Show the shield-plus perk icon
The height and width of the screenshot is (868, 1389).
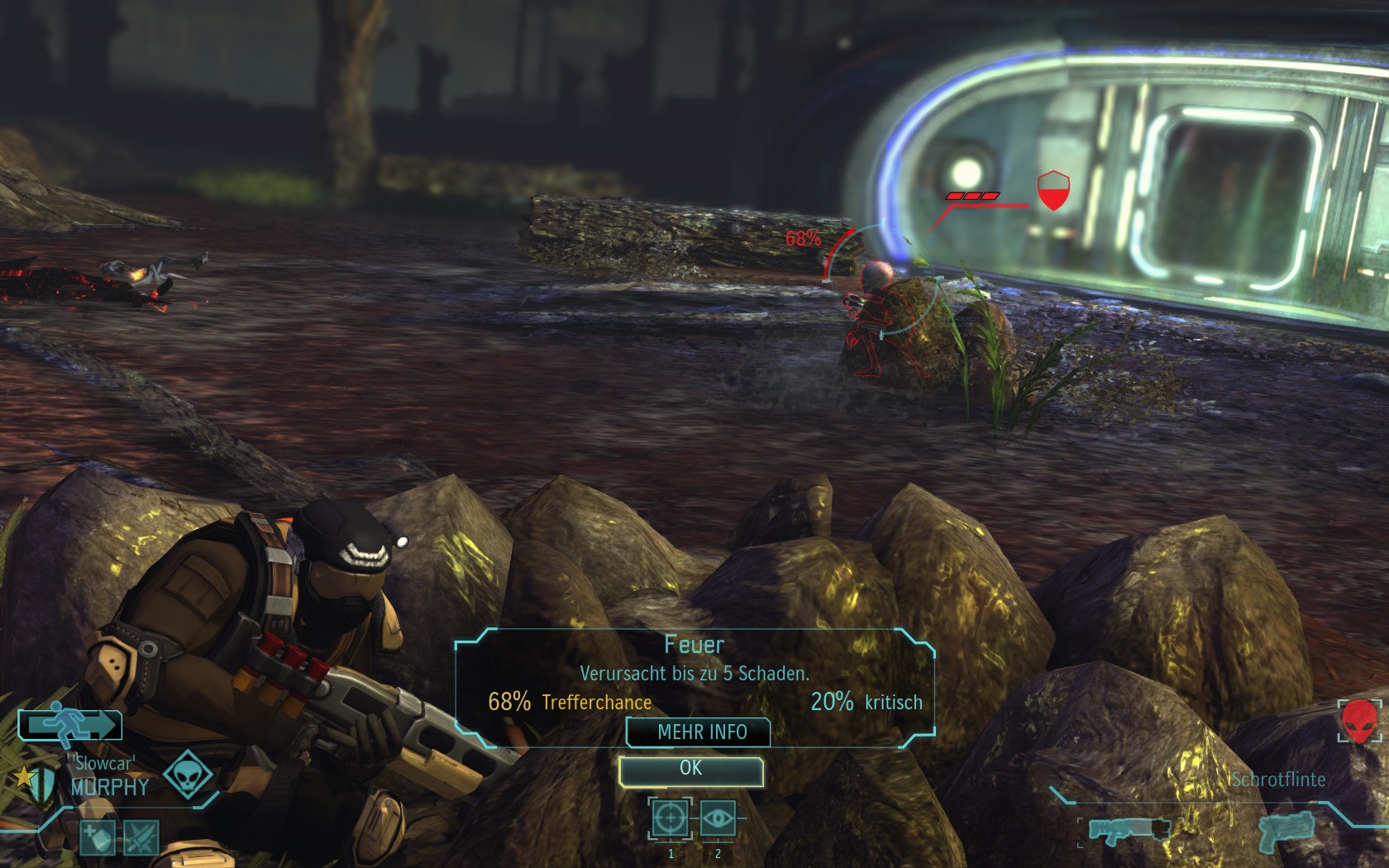[x=98, y=838]
